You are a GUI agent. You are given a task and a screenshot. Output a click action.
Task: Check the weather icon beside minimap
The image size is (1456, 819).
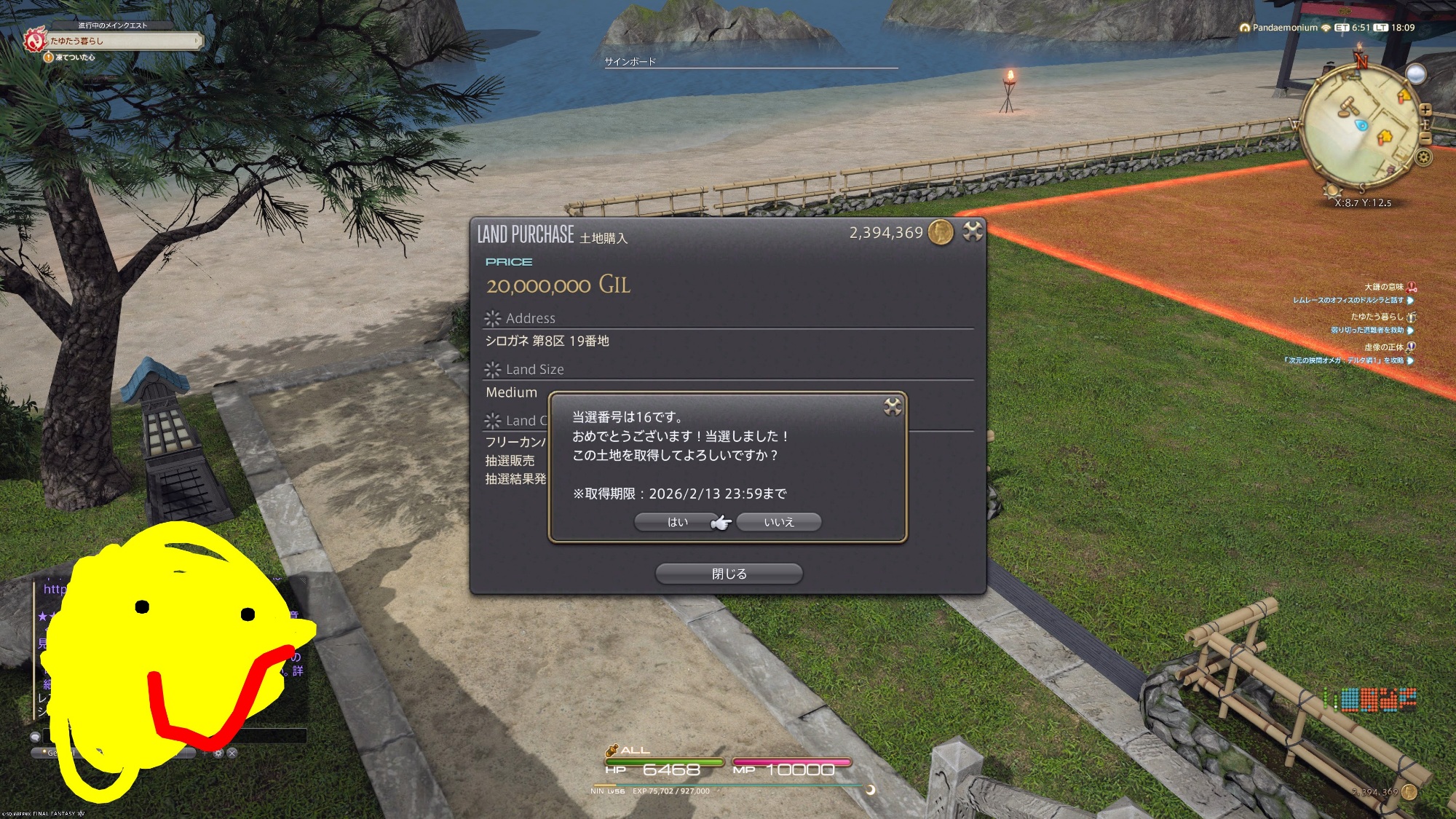(1415, 74)
